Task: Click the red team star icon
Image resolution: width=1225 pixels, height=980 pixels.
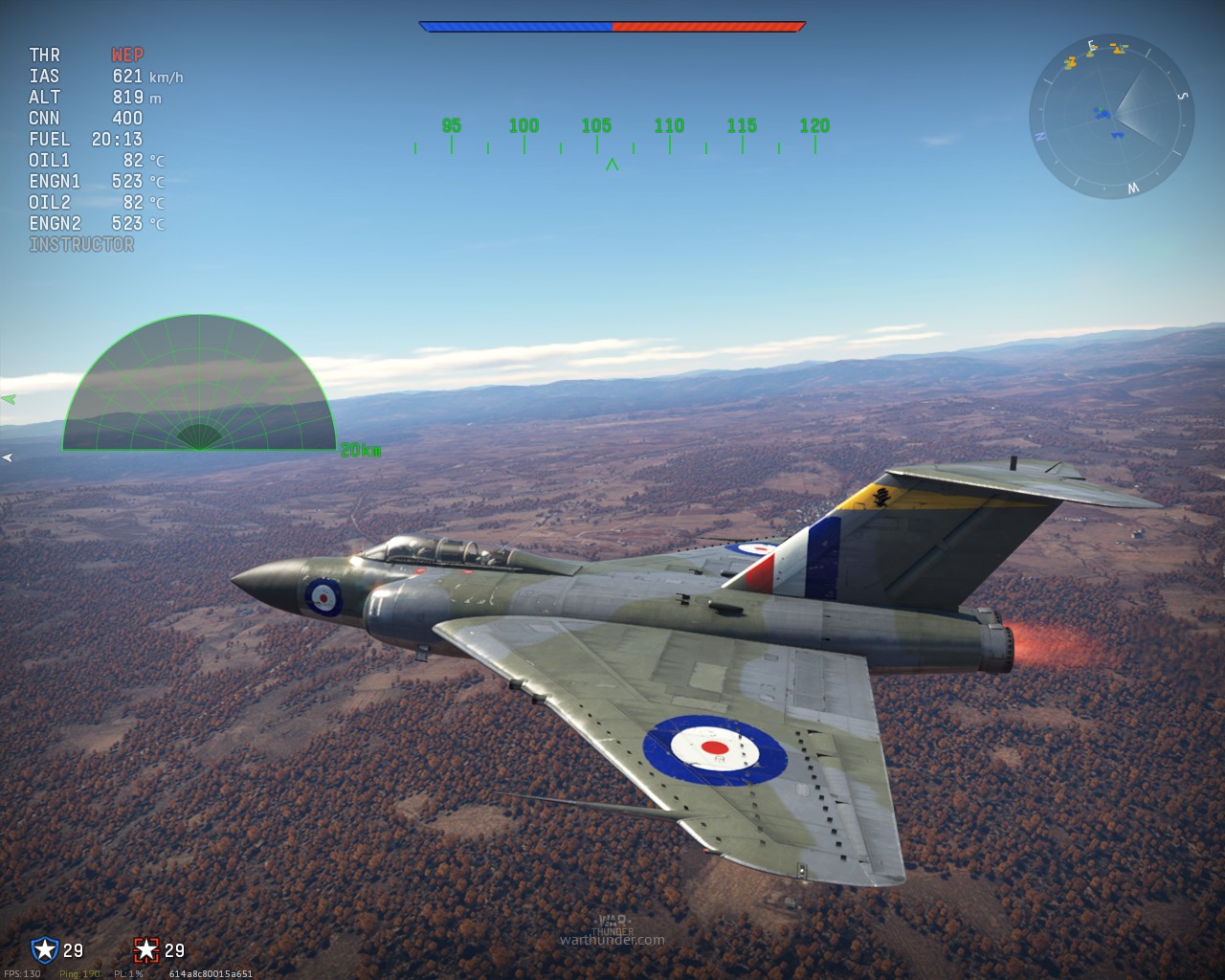Action: click(145, 949)
